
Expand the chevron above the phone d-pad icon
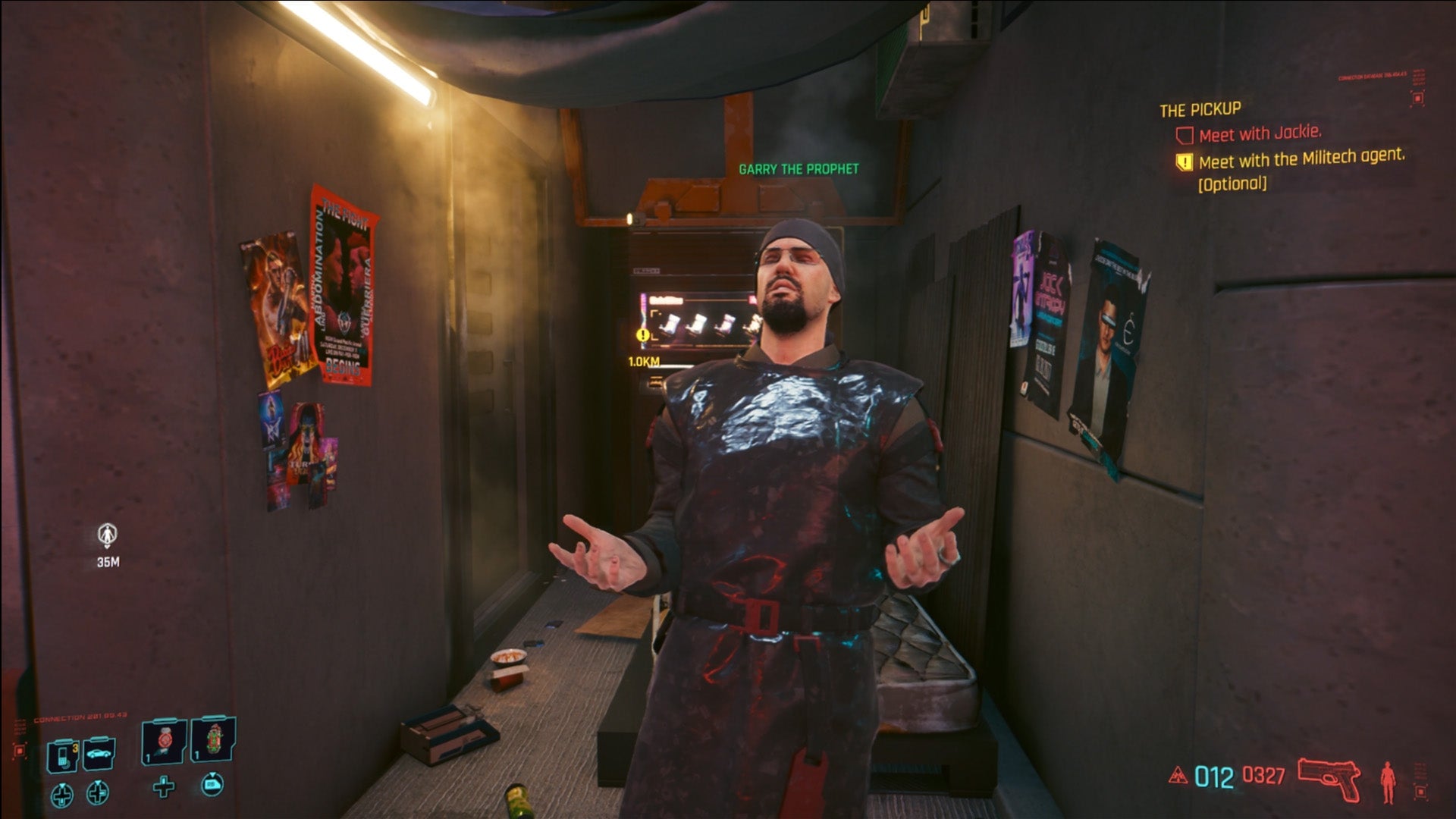62,786
